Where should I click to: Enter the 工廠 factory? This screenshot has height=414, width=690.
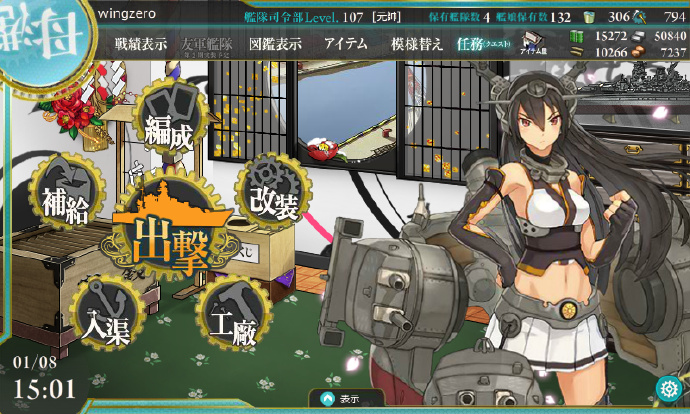click(x=233, y=318)
